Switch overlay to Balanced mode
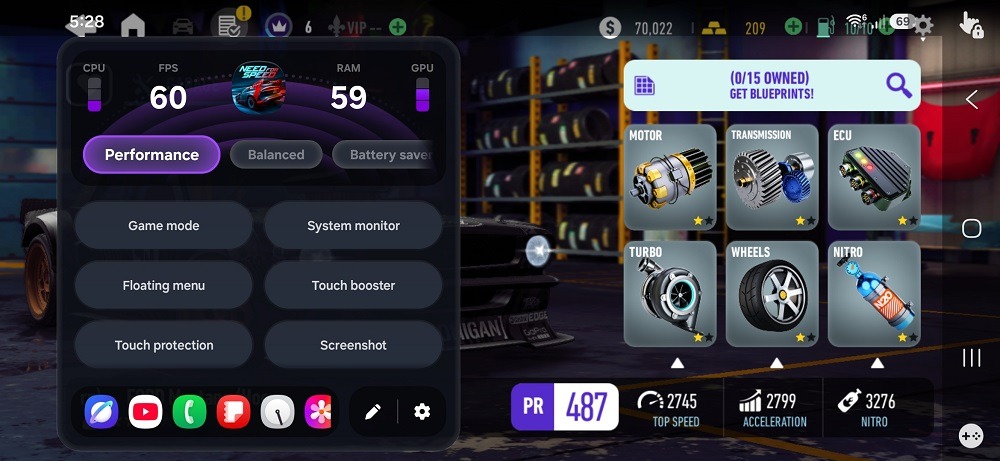1000x461 pixels. (x=276, y=155)
